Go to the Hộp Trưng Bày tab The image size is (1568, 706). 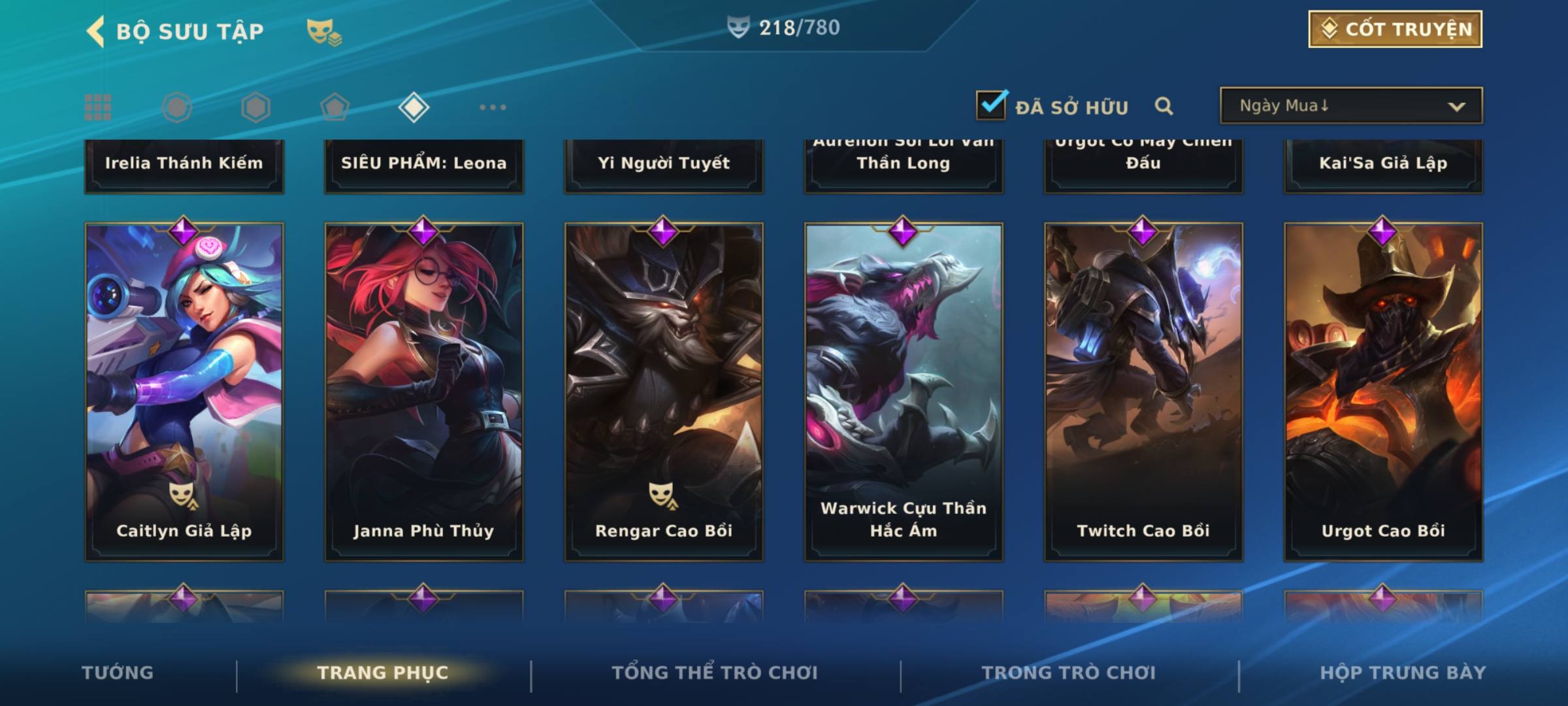tap(1403, 673)
